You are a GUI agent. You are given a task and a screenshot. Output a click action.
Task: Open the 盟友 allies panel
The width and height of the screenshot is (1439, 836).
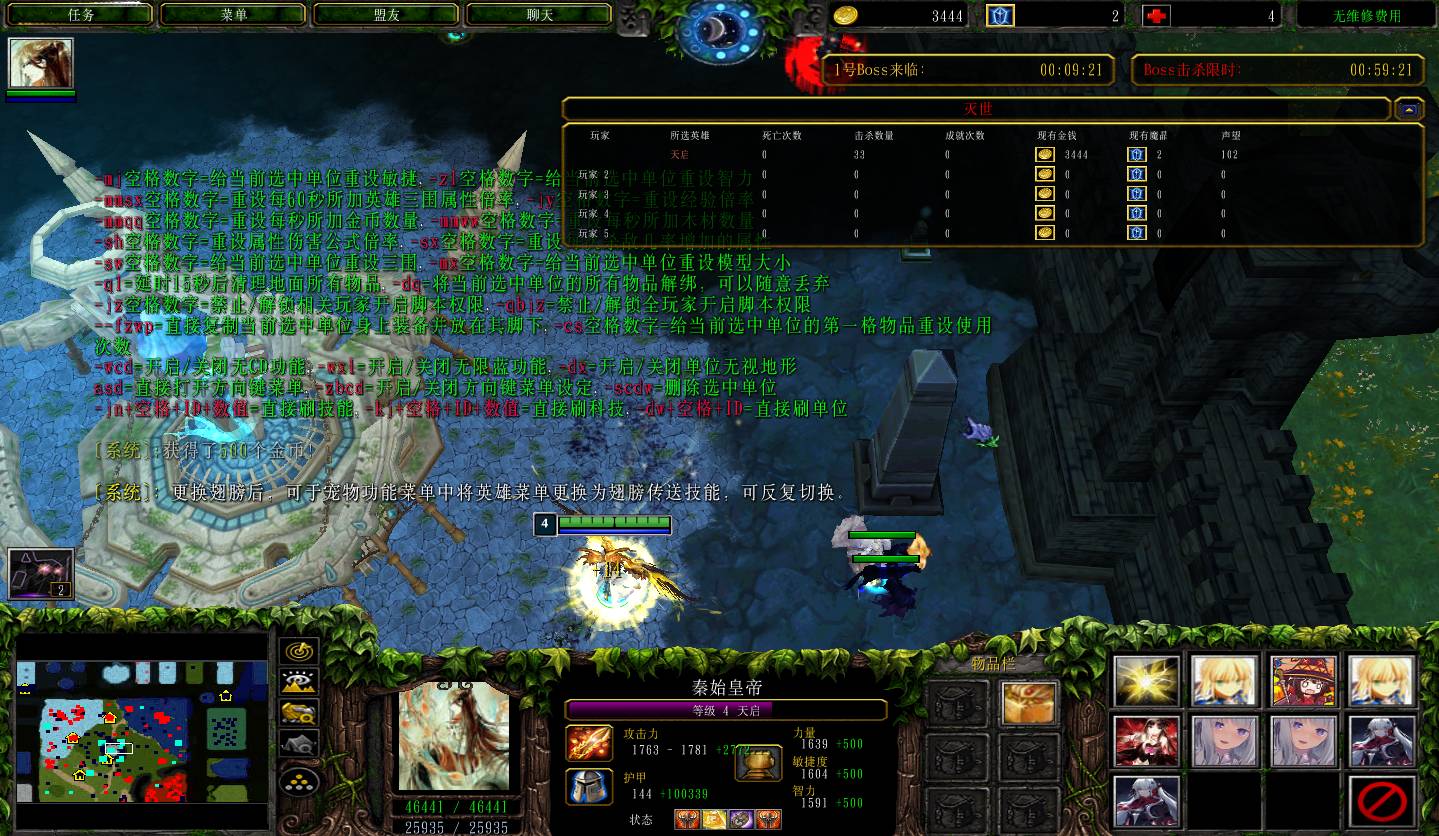click(x=387, y=15)
